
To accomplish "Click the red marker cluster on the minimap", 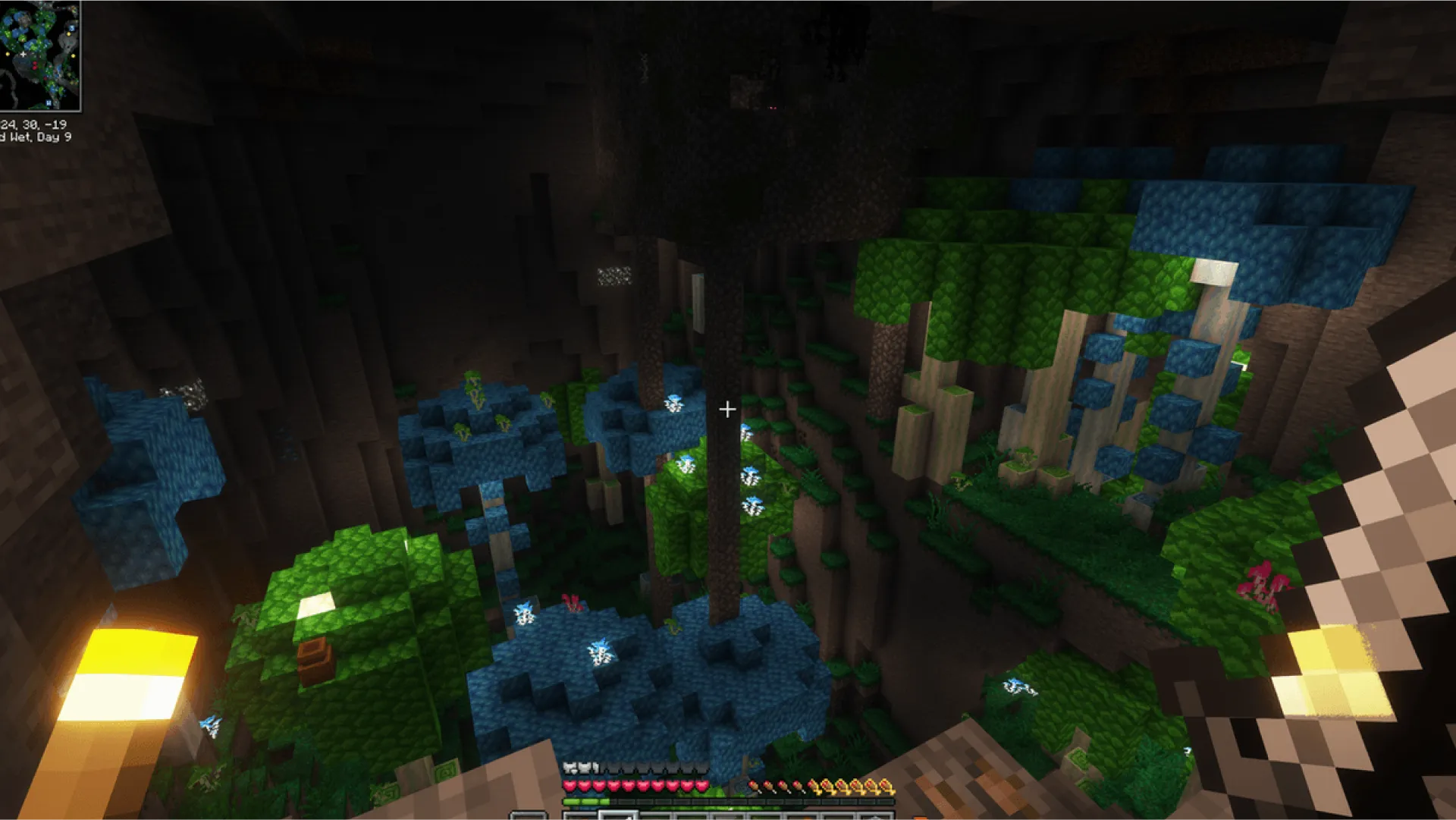I will [35, 66].
